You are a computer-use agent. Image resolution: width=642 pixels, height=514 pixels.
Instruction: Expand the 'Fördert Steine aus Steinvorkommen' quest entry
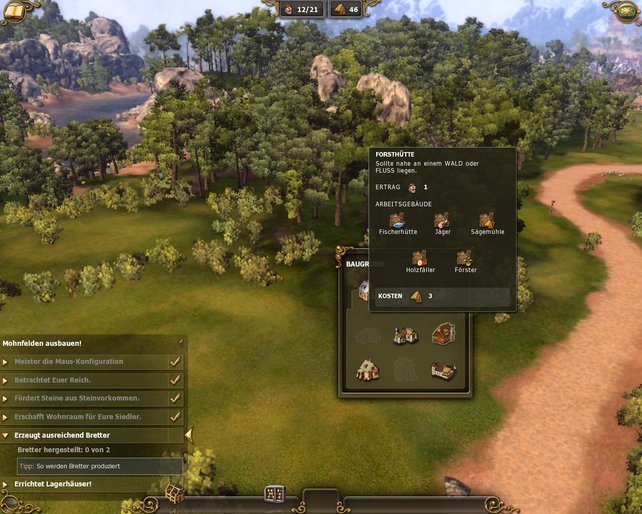coord(6,398)
